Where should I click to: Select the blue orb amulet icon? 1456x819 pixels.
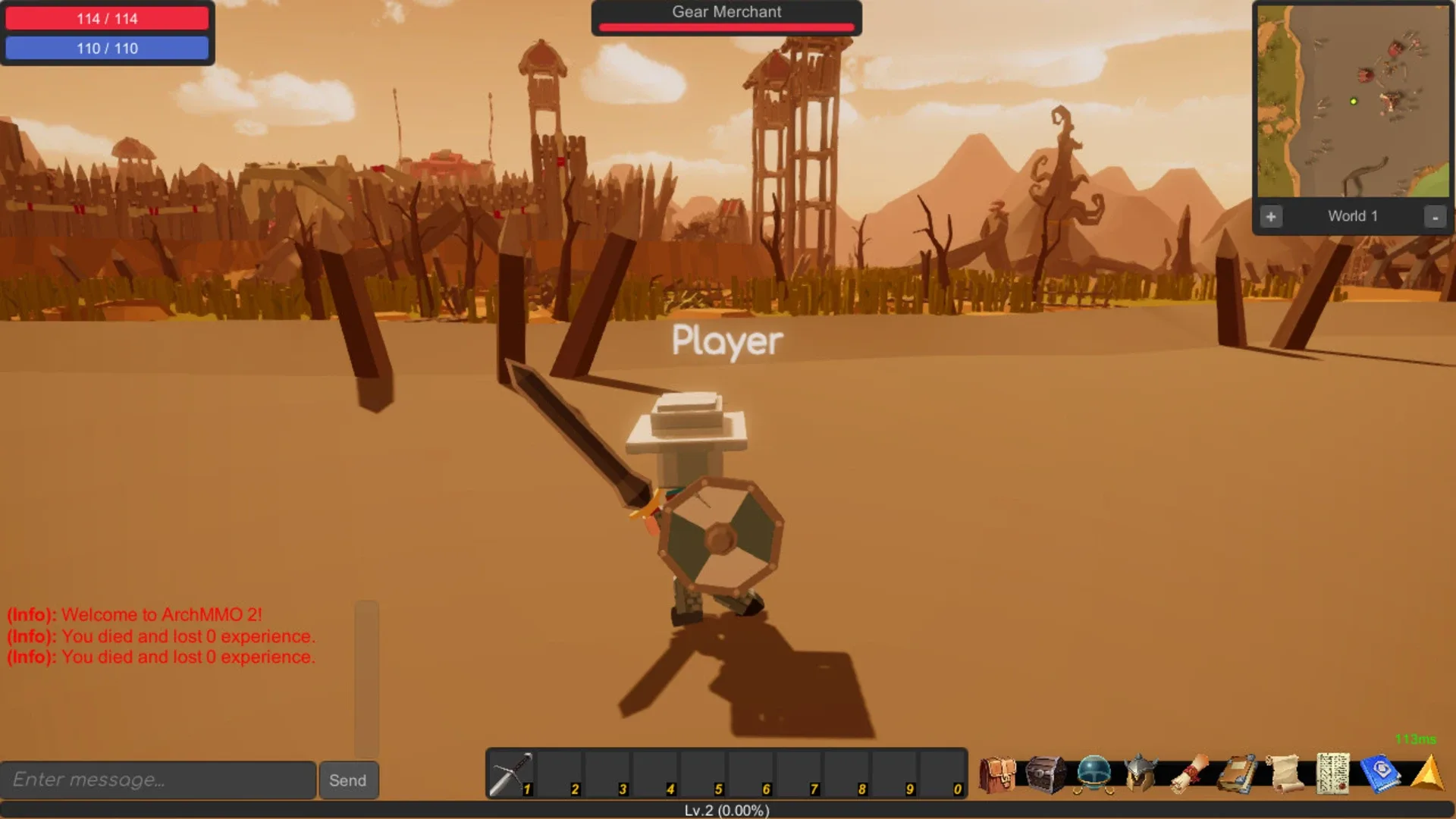pyautogui.click(x=1093, y=775)
